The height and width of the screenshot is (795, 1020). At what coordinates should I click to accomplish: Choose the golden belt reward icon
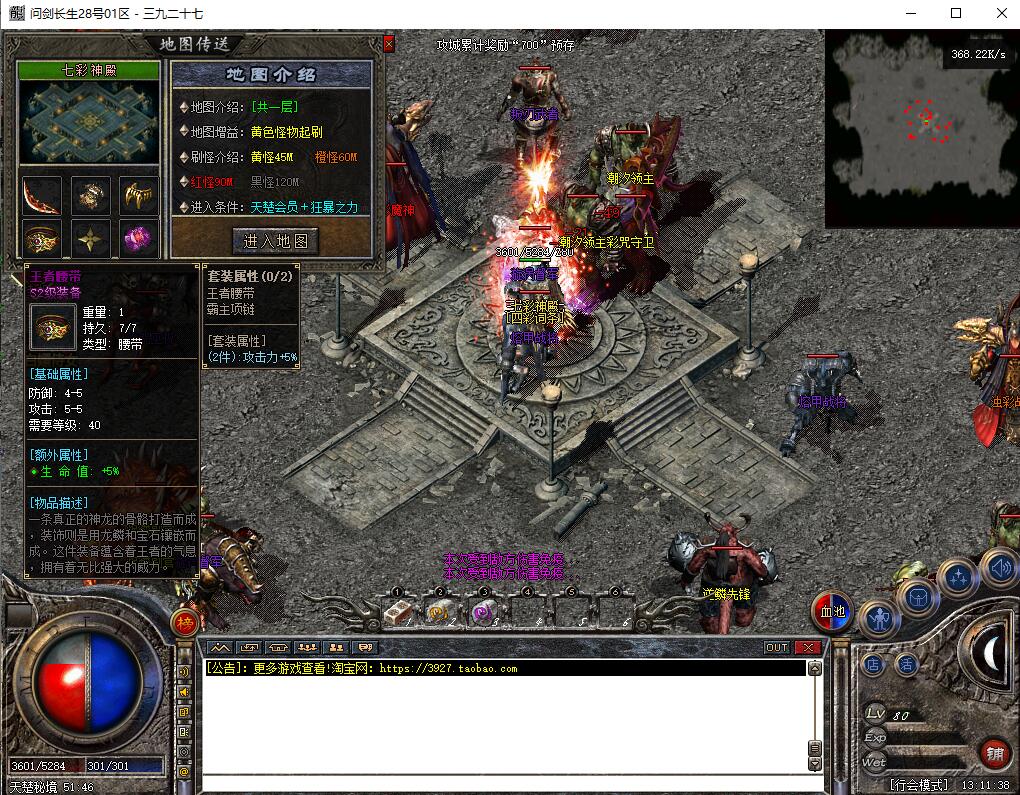point(41,239)
